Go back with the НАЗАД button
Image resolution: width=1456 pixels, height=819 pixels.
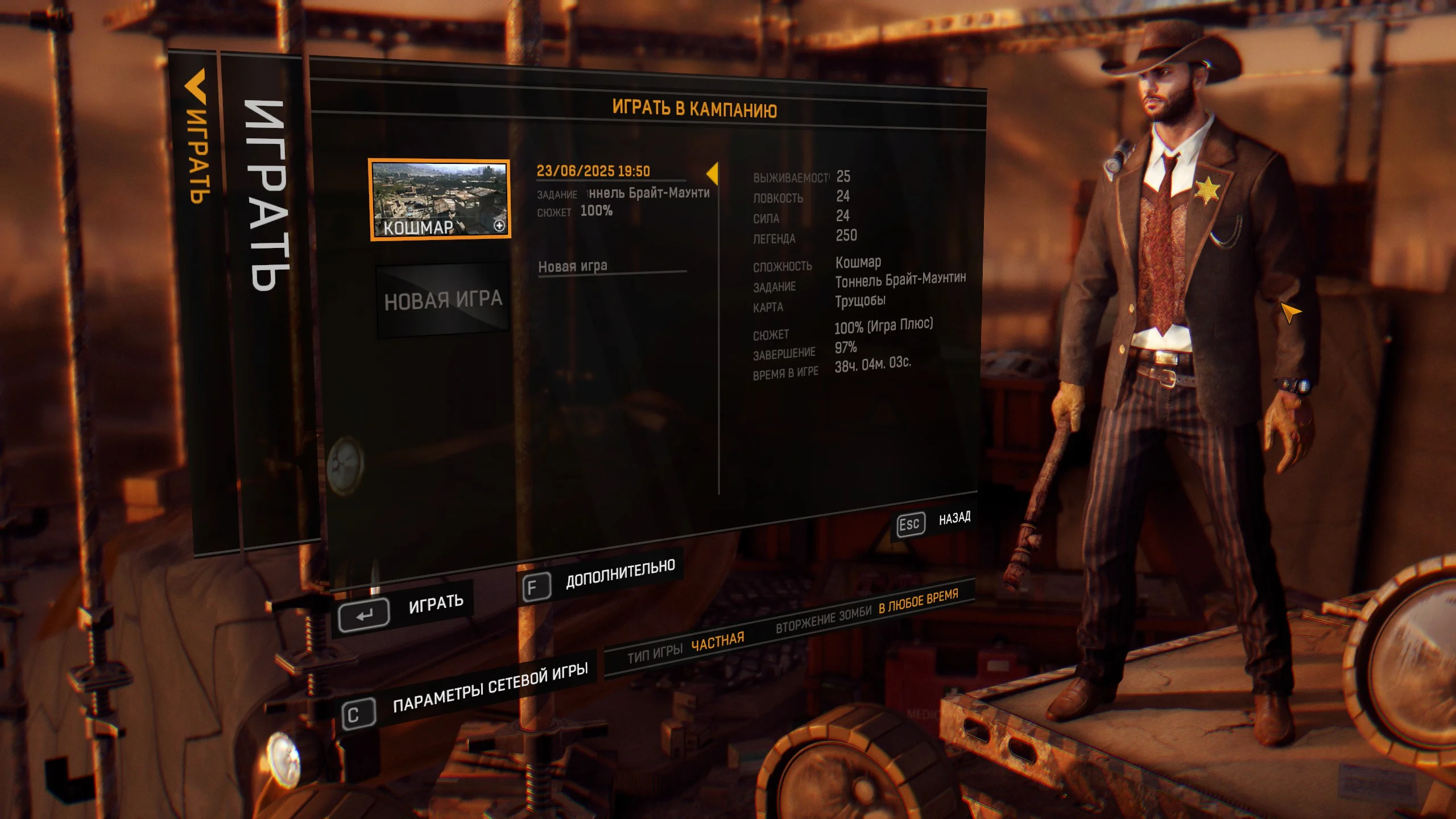(934, 521)
